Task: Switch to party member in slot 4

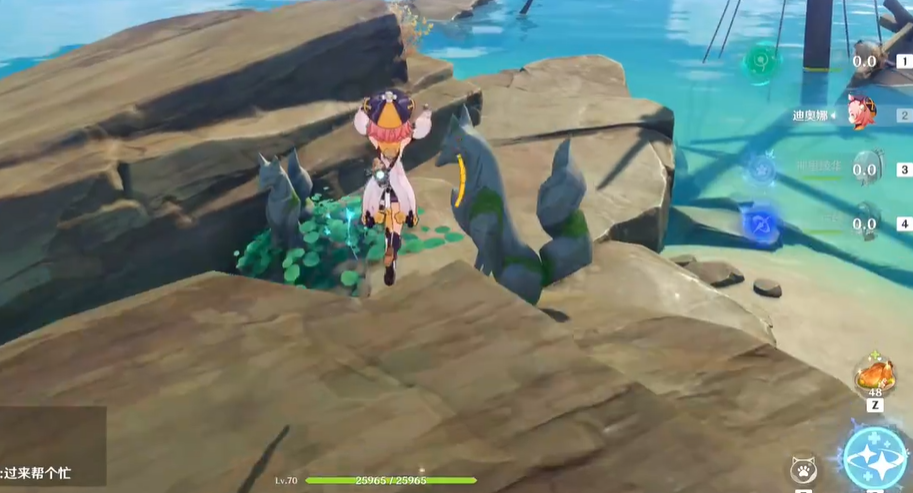Action: click(866, 222)
